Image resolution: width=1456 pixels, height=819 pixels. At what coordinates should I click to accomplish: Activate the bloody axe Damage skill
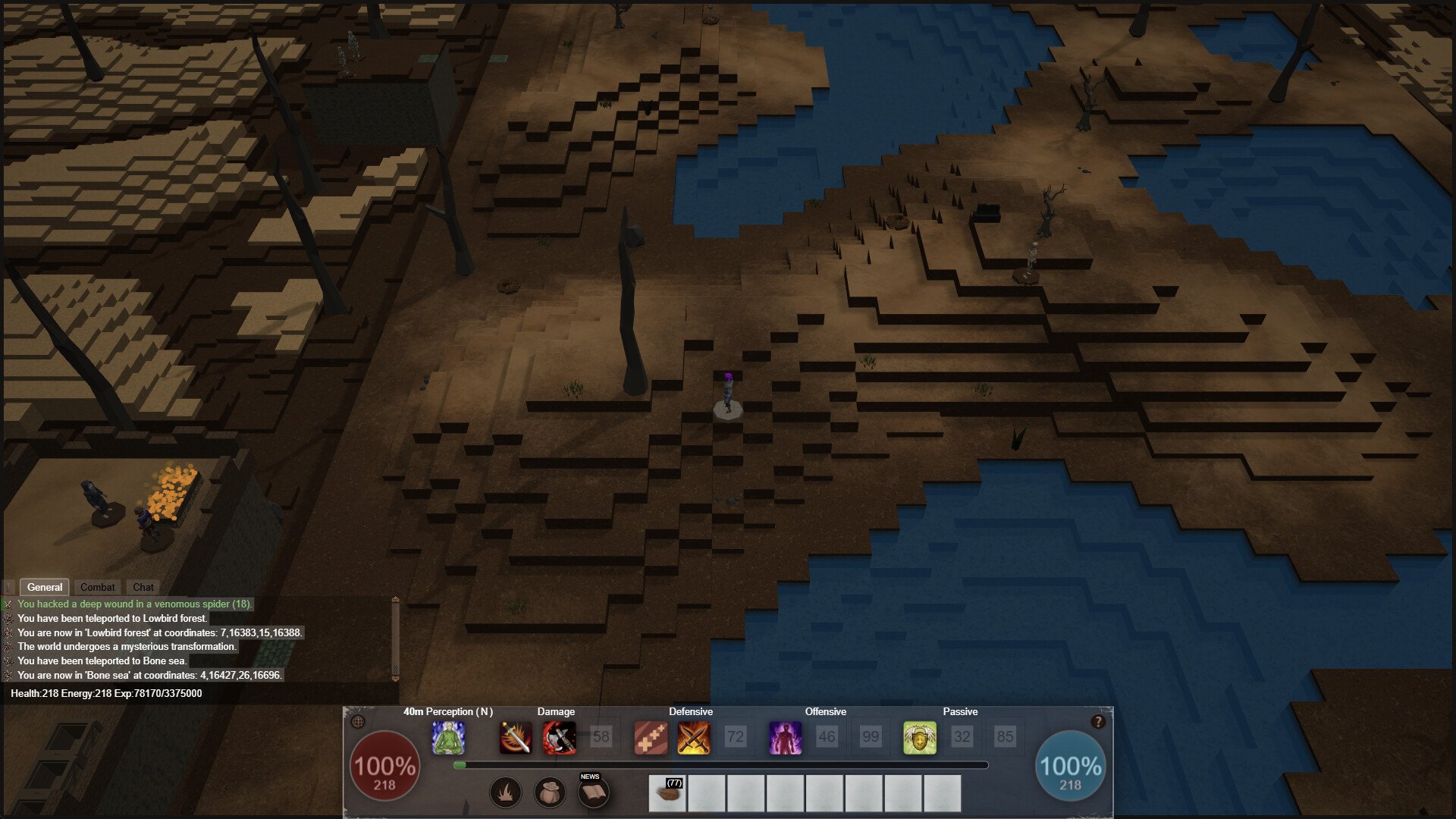point(560,737)
